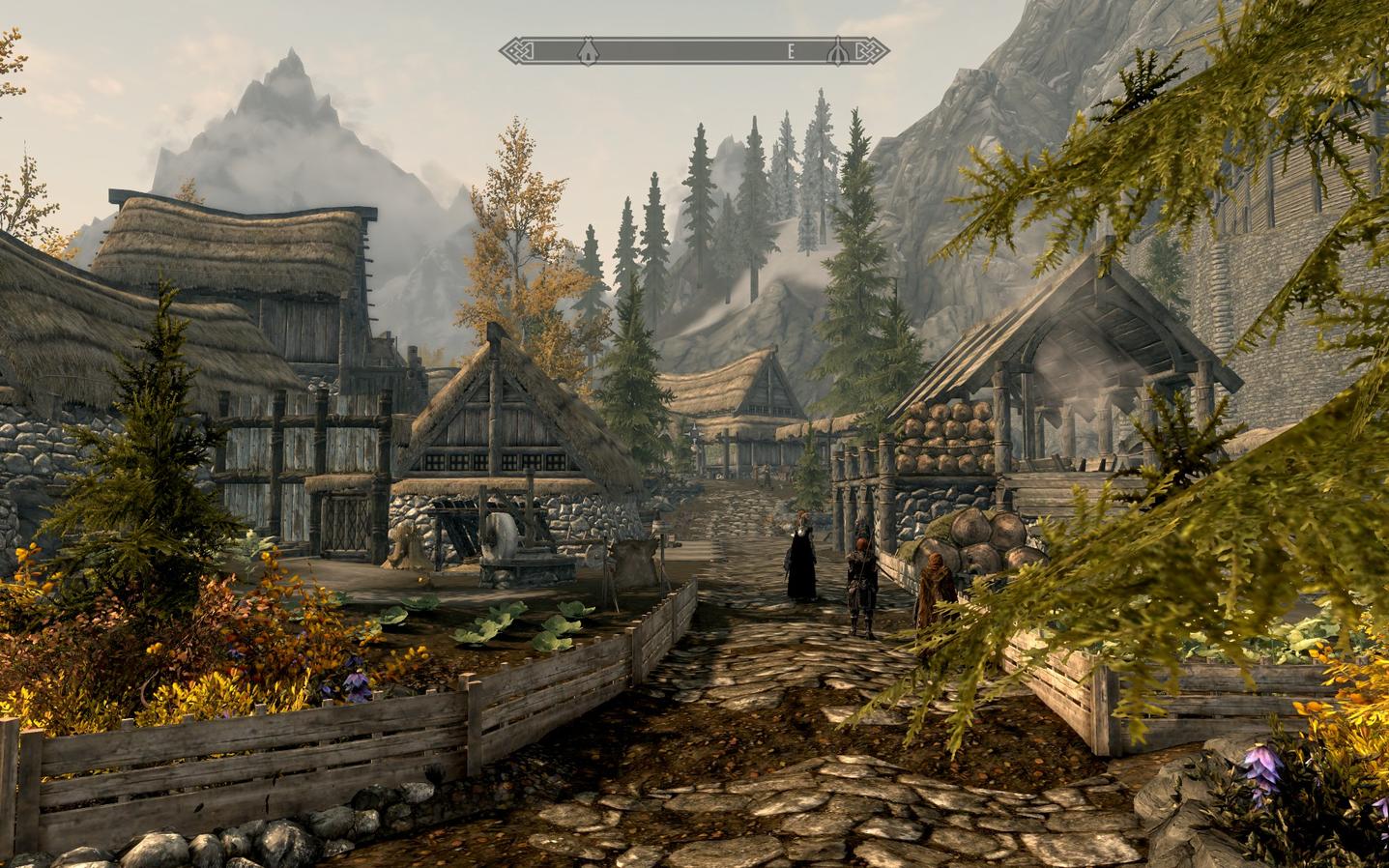Click the East letter on the compass bar
Viewport: 1389px width, 868px height.
click(x=791, y=51)
